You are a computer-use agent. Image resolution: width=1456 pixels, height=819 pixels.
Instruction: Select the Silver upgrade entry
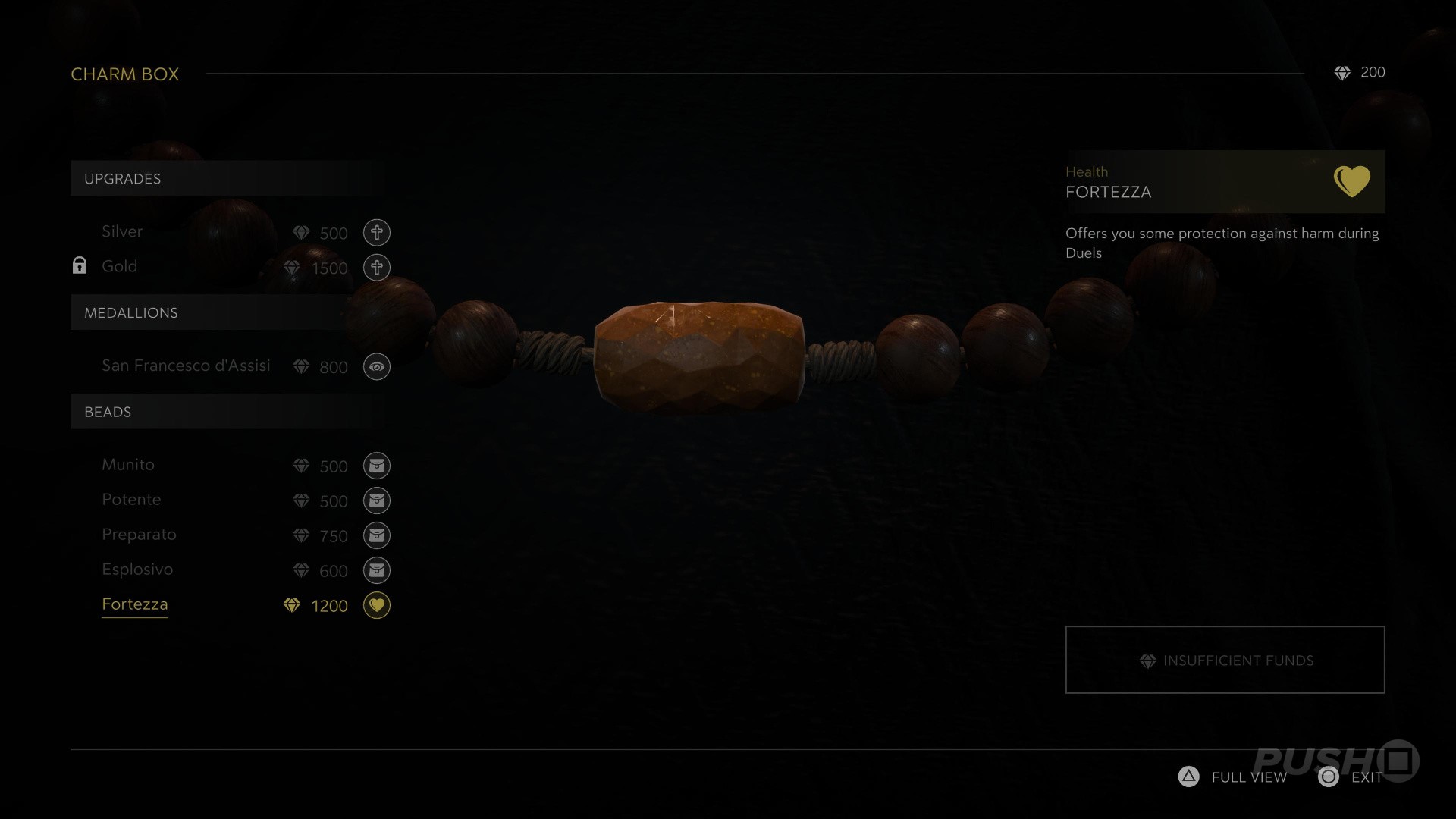(x=122, y=232)
